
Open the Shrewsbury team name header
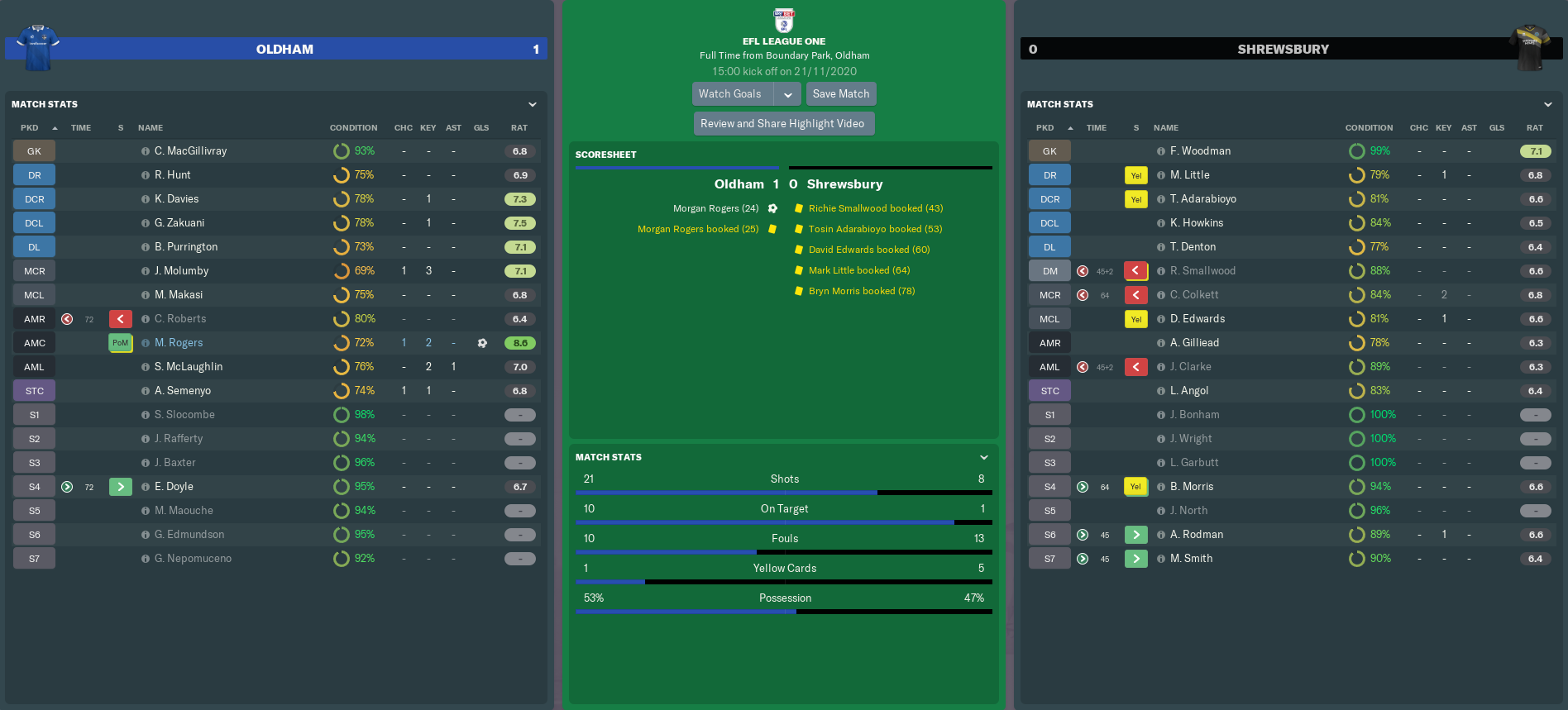point(1283,50)
